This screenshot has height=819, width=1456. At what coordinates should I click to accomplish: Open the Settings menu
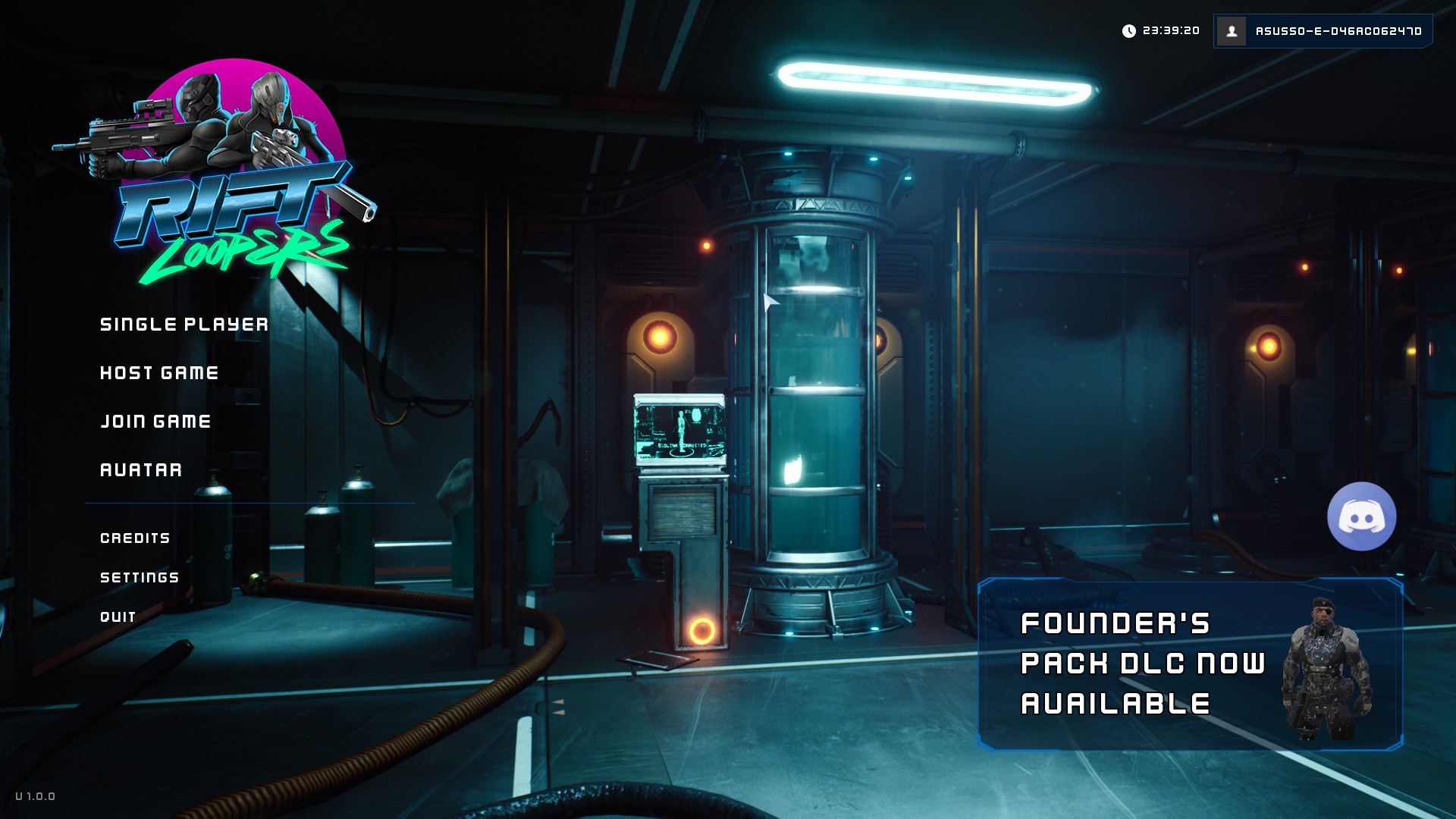point(140,578)
